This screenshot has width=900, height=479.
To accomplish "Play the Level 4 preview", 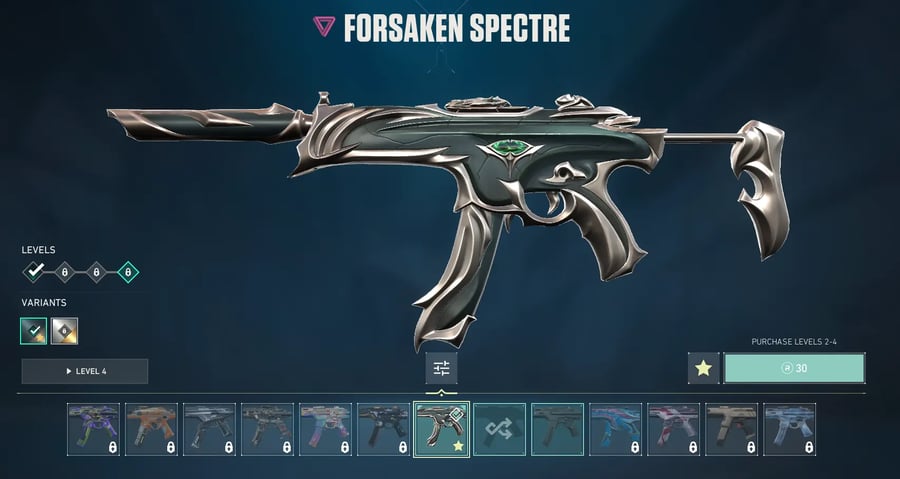I will coord(85,371).
